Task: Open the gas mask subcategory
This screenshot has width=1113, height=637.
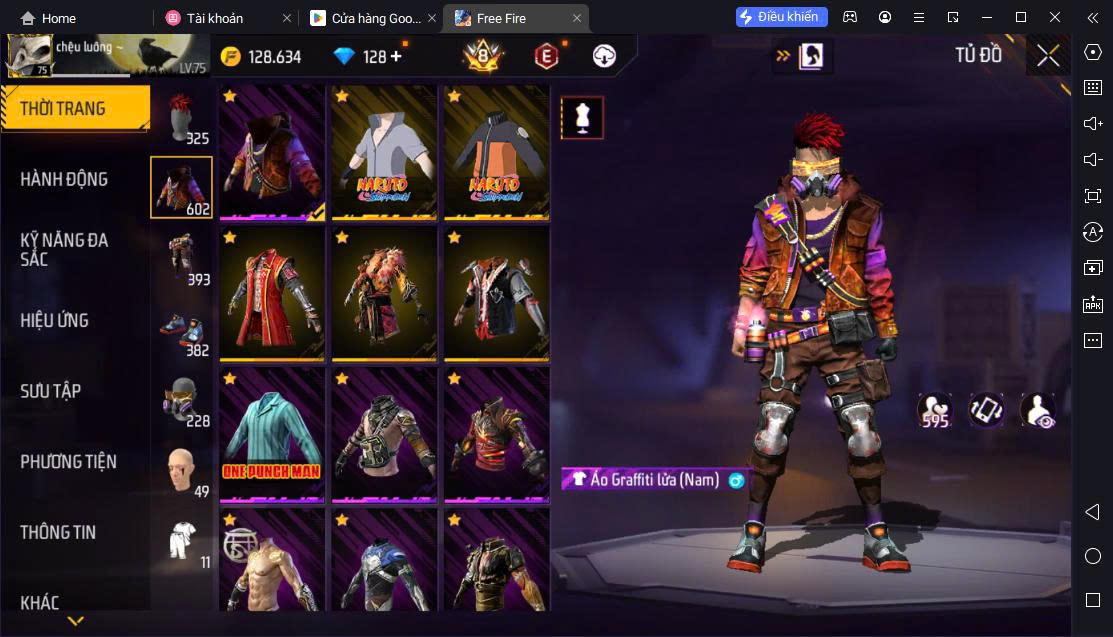Action: 181,400
